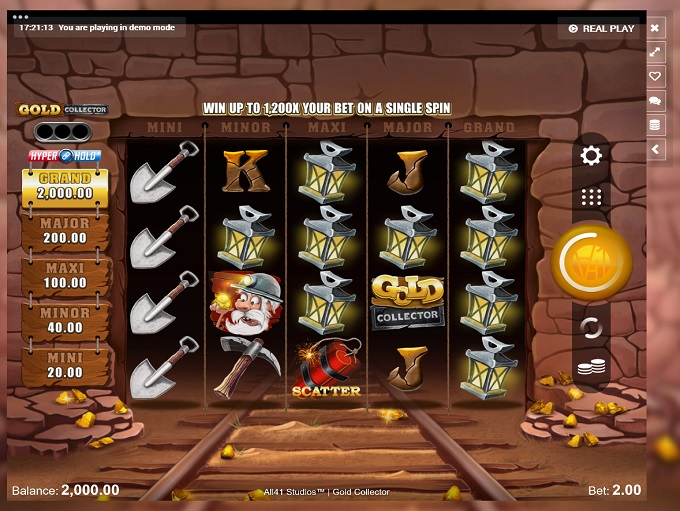Close the game with the X button
This screenshot has width=680, height=511.
(656, 28)
